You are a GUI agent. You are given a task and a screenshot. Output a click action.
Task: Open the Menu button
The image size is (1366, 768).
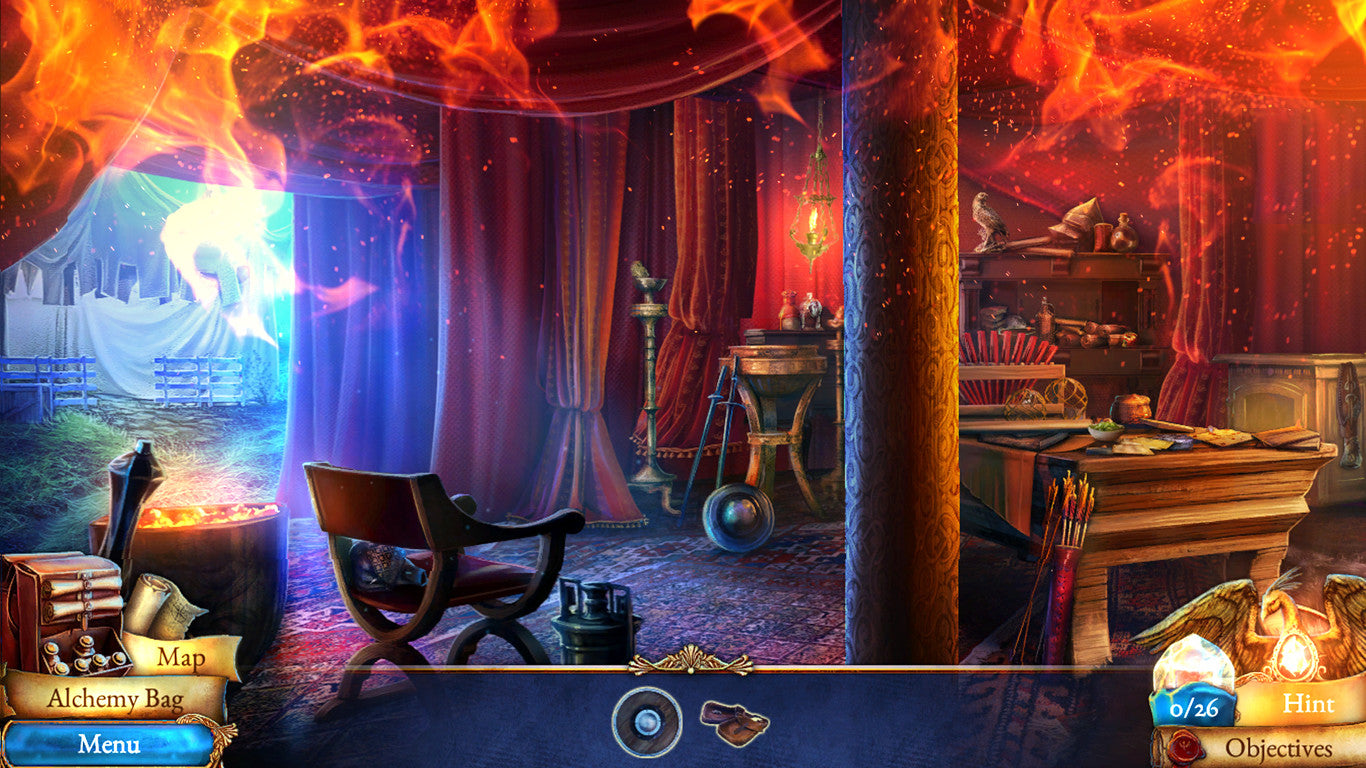coord(108,745)
